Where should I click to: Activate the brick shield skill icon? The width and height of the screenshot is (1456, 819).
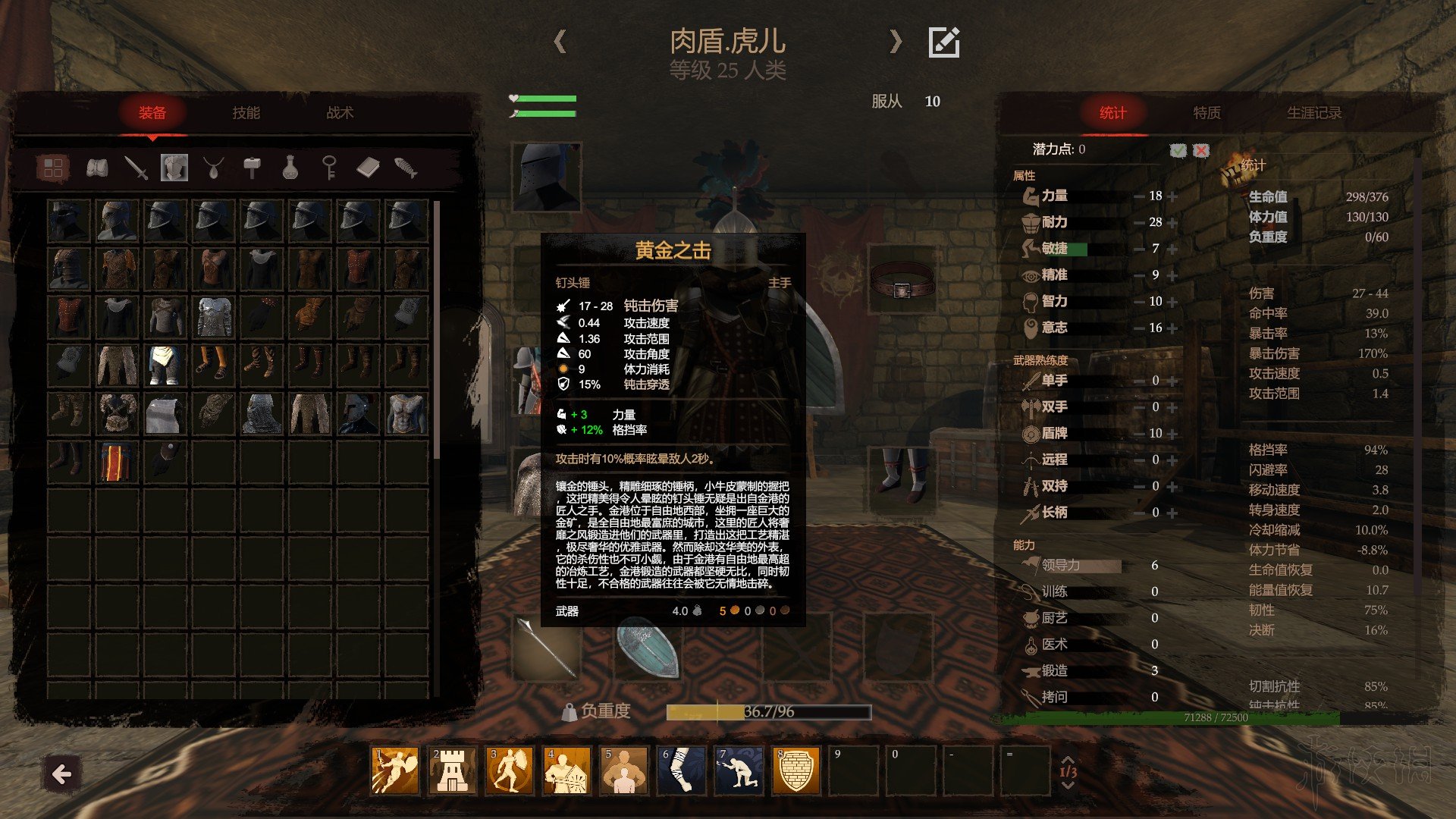click(x=795, y=770)
